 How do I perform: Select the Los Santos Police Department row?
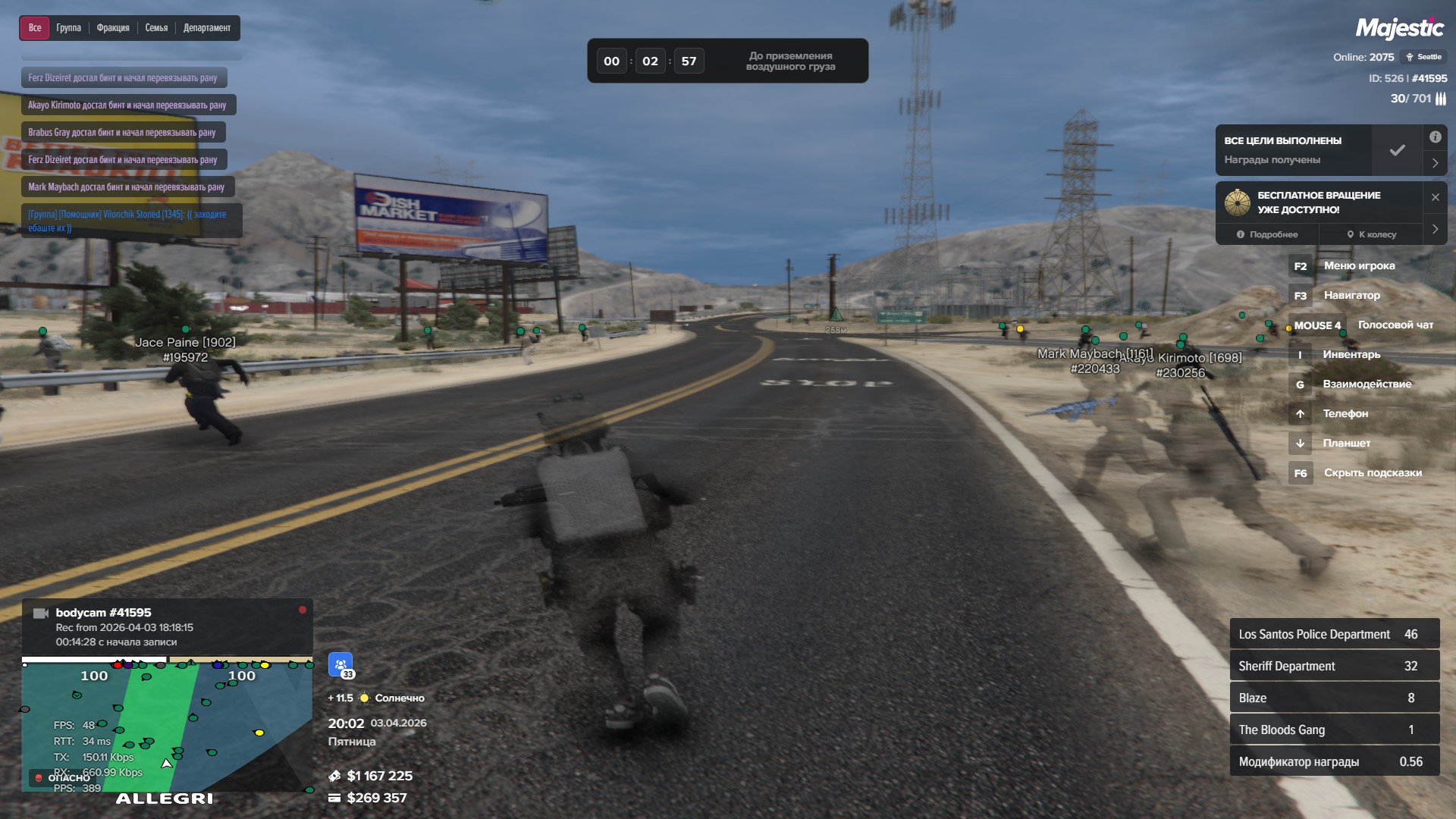[1334, 634]
